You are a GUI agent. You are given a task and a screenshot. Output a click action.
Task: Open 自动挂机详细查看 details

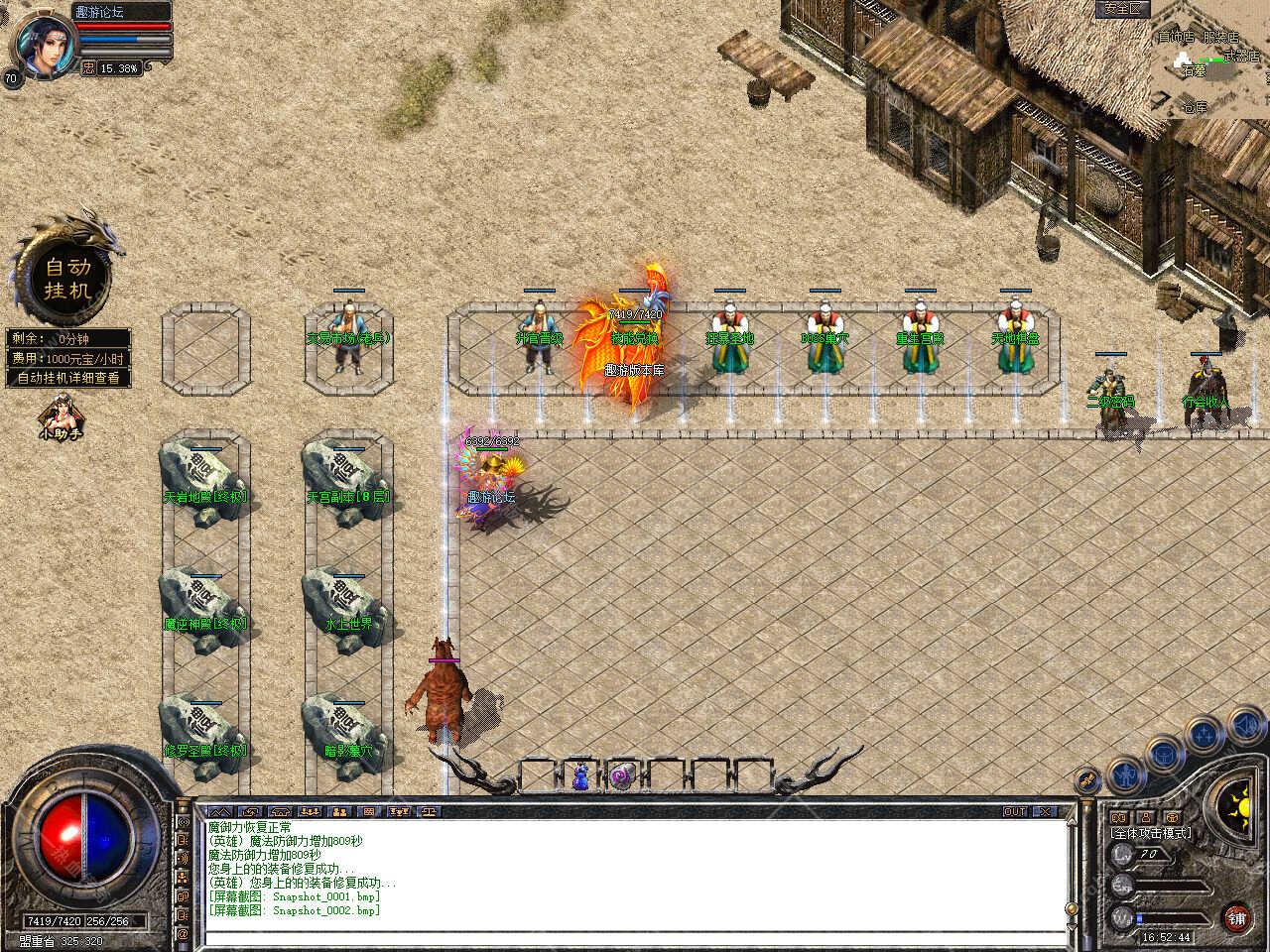[67, 378]
